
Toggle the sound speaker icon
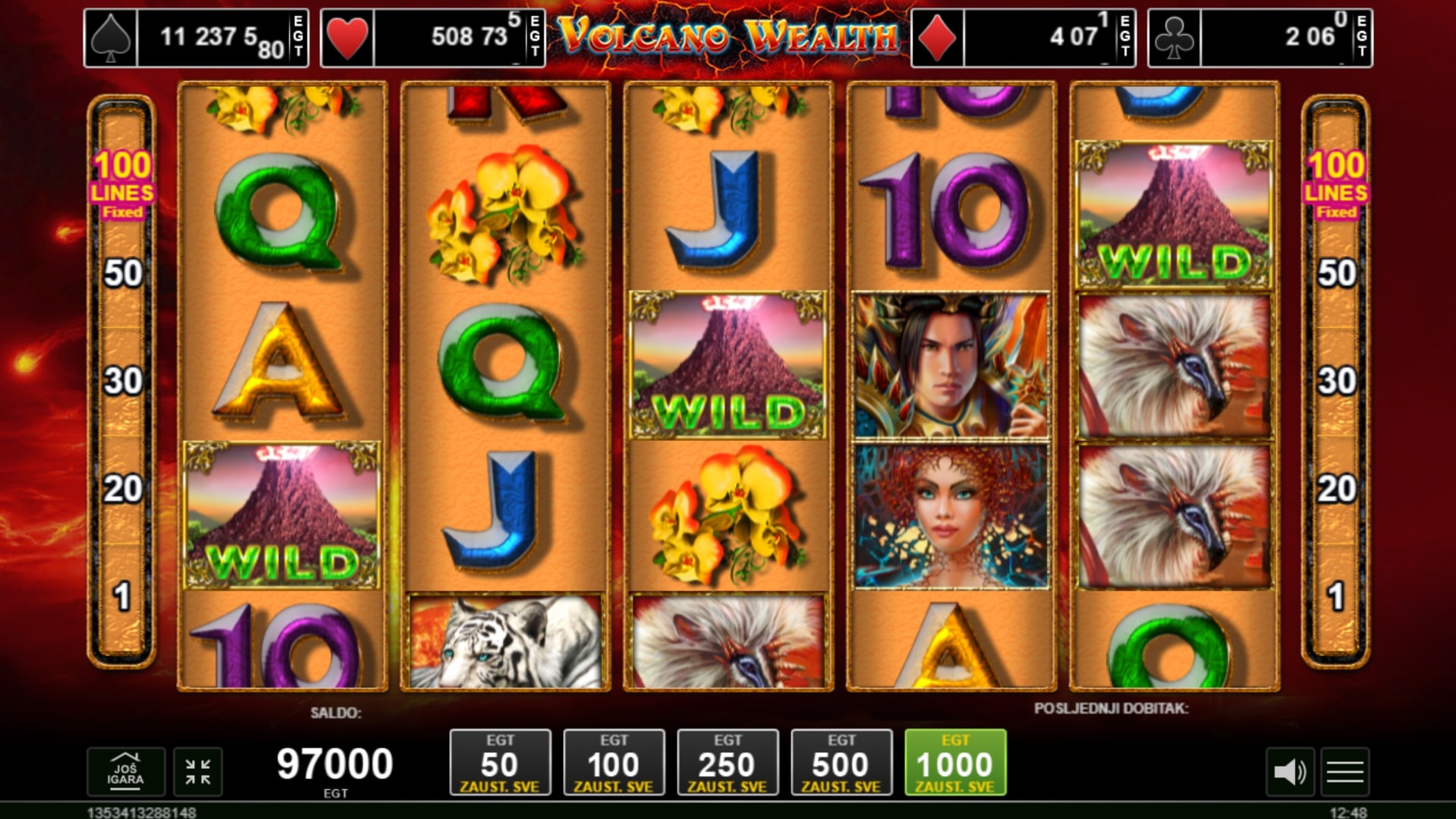(1289, 772)
